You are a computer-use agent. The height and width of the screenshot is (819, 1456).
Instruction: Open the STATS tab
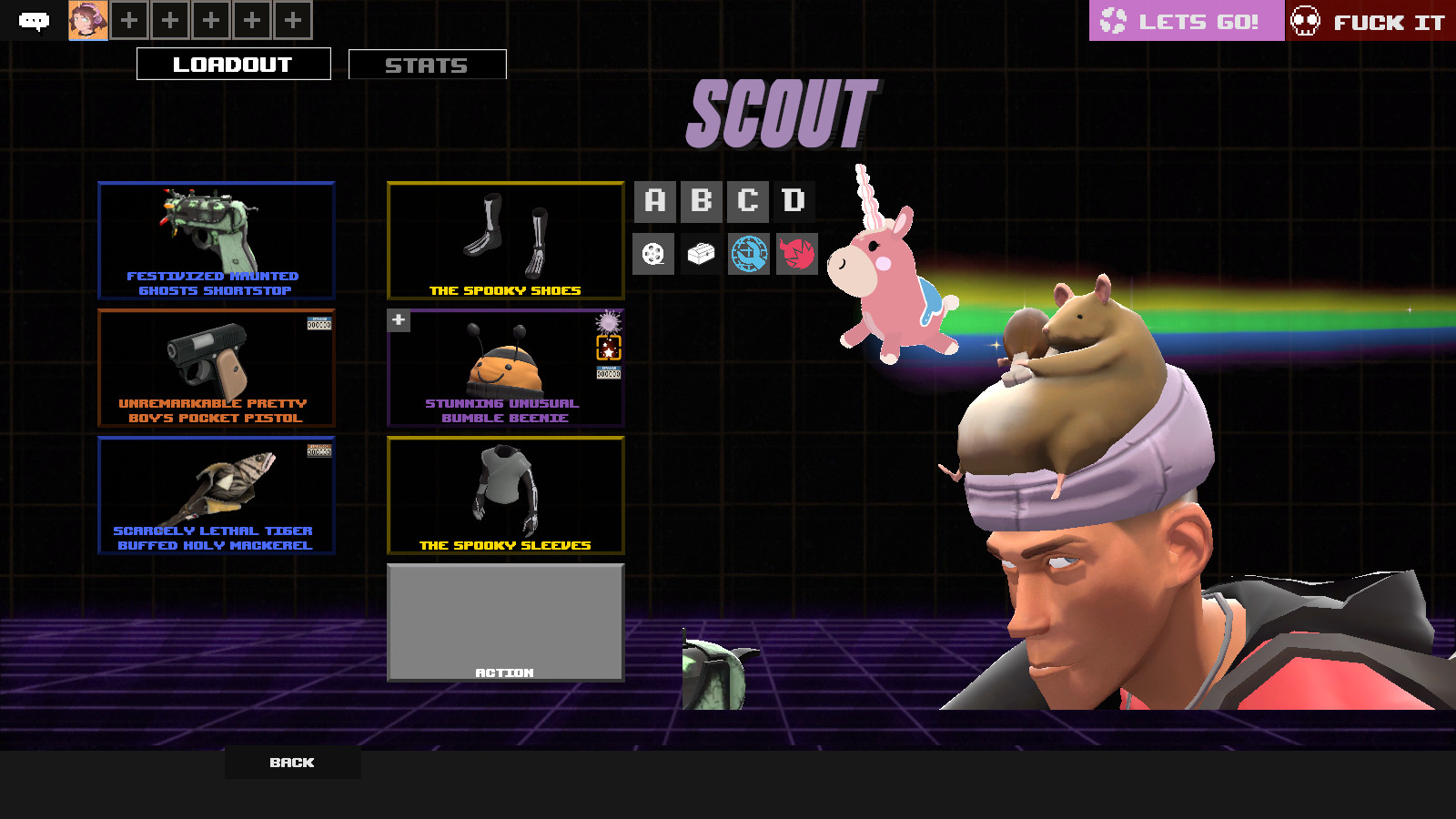pyautogui.click(x=427, y=65)
